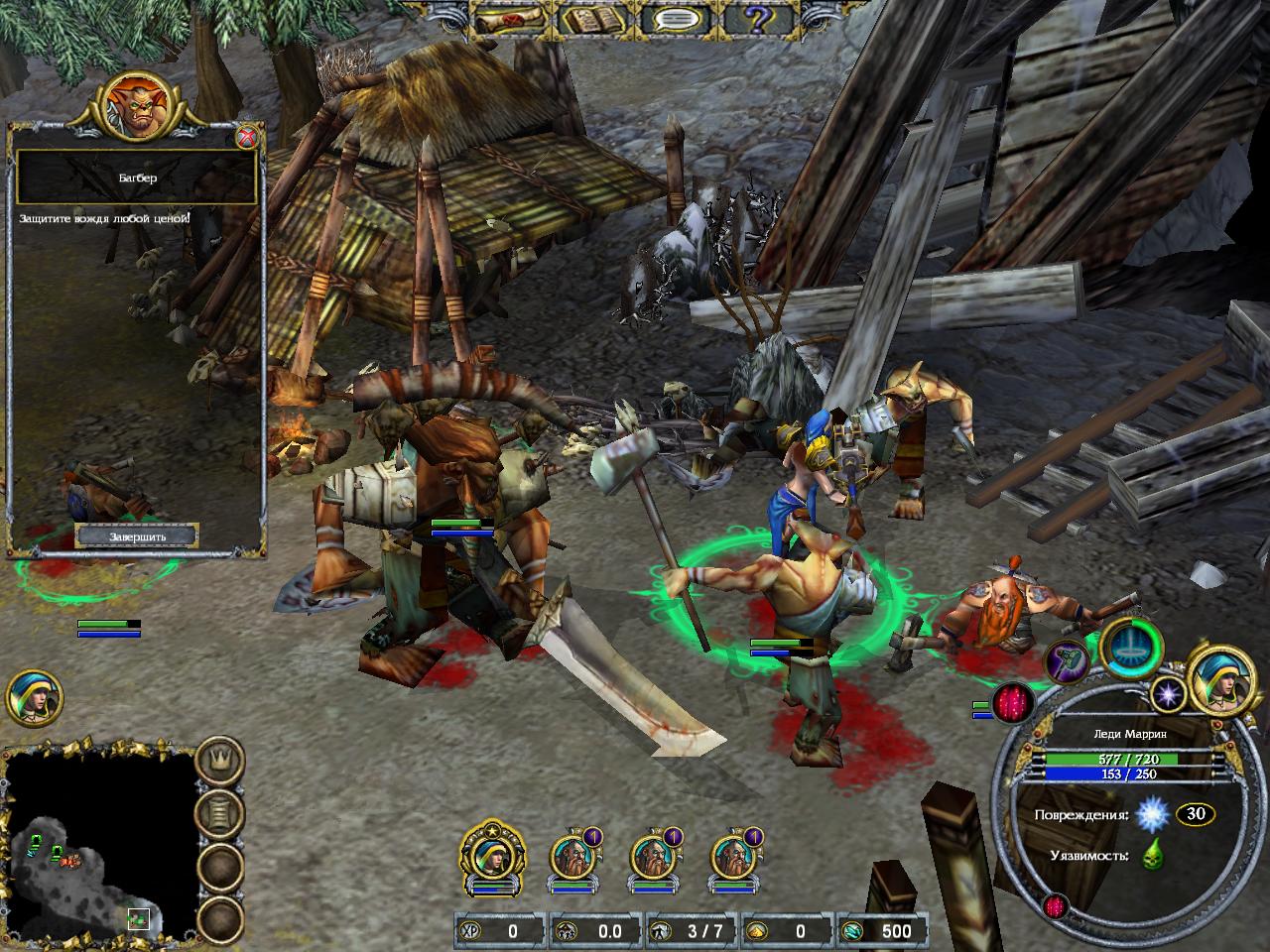
Task: Open the speech bubble message log
Action: pos(677,19)
